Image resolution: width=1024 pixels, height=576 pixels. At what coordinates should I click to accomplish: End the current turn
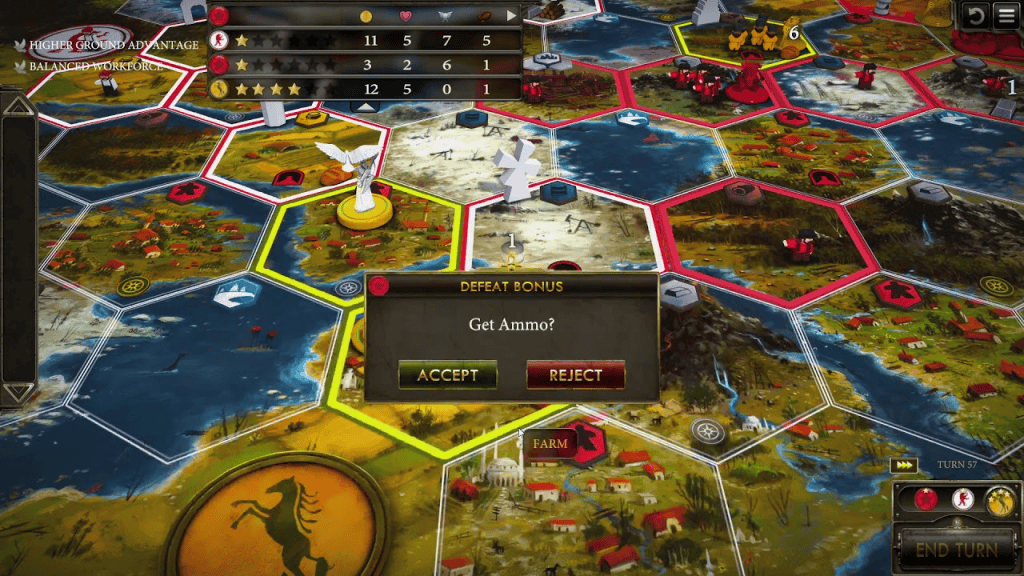(954, 549)
